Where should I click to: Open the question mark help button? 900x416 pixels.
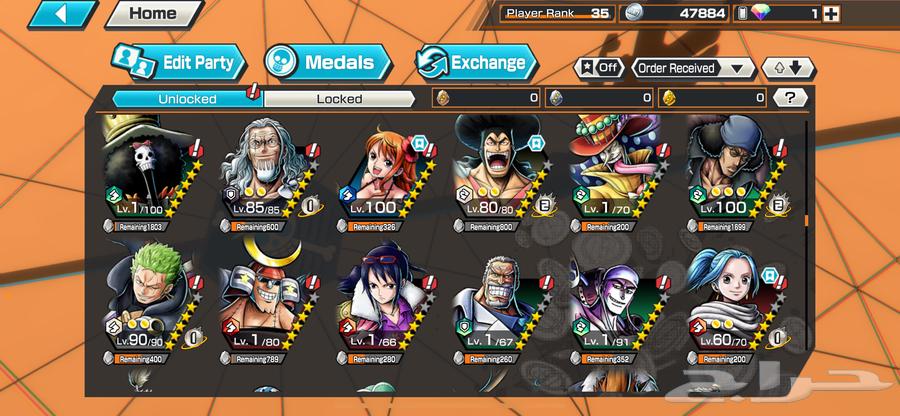(791, 98)
